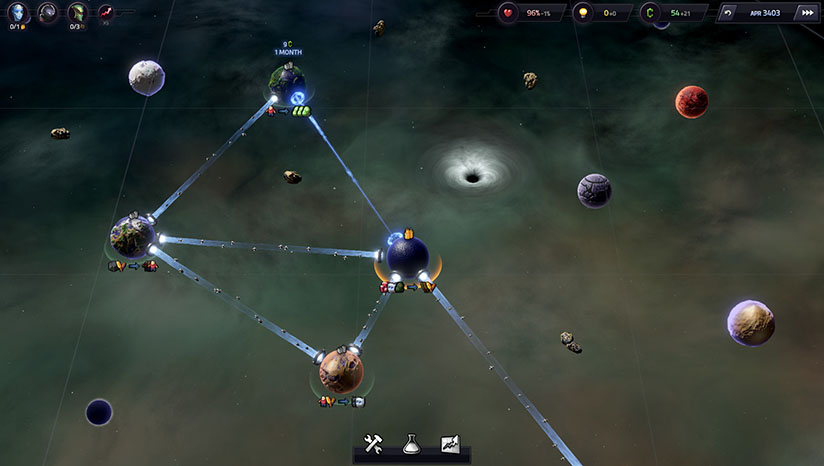Image resolution: width=824 pixels, height=466 pixels.
Task: Show the statistics chart panel
Action: point(449,443)
